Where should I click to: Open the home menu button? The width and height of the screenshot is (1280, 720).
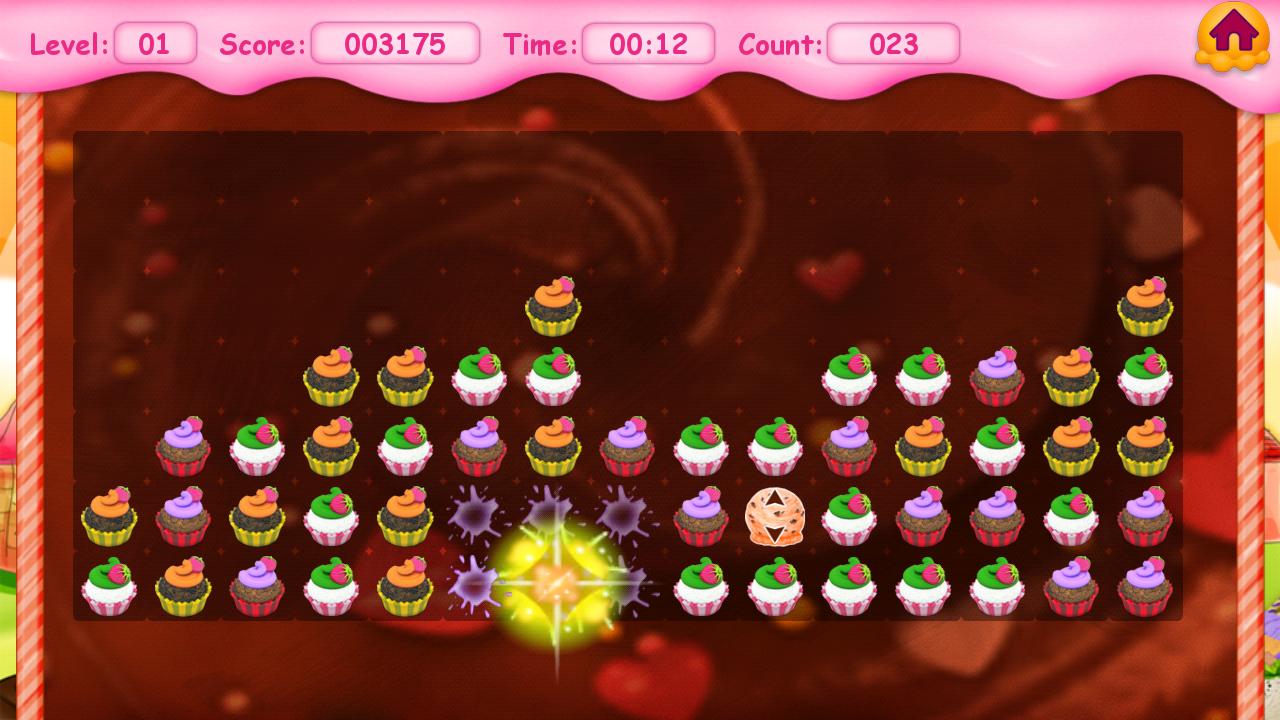point(1232,36)
